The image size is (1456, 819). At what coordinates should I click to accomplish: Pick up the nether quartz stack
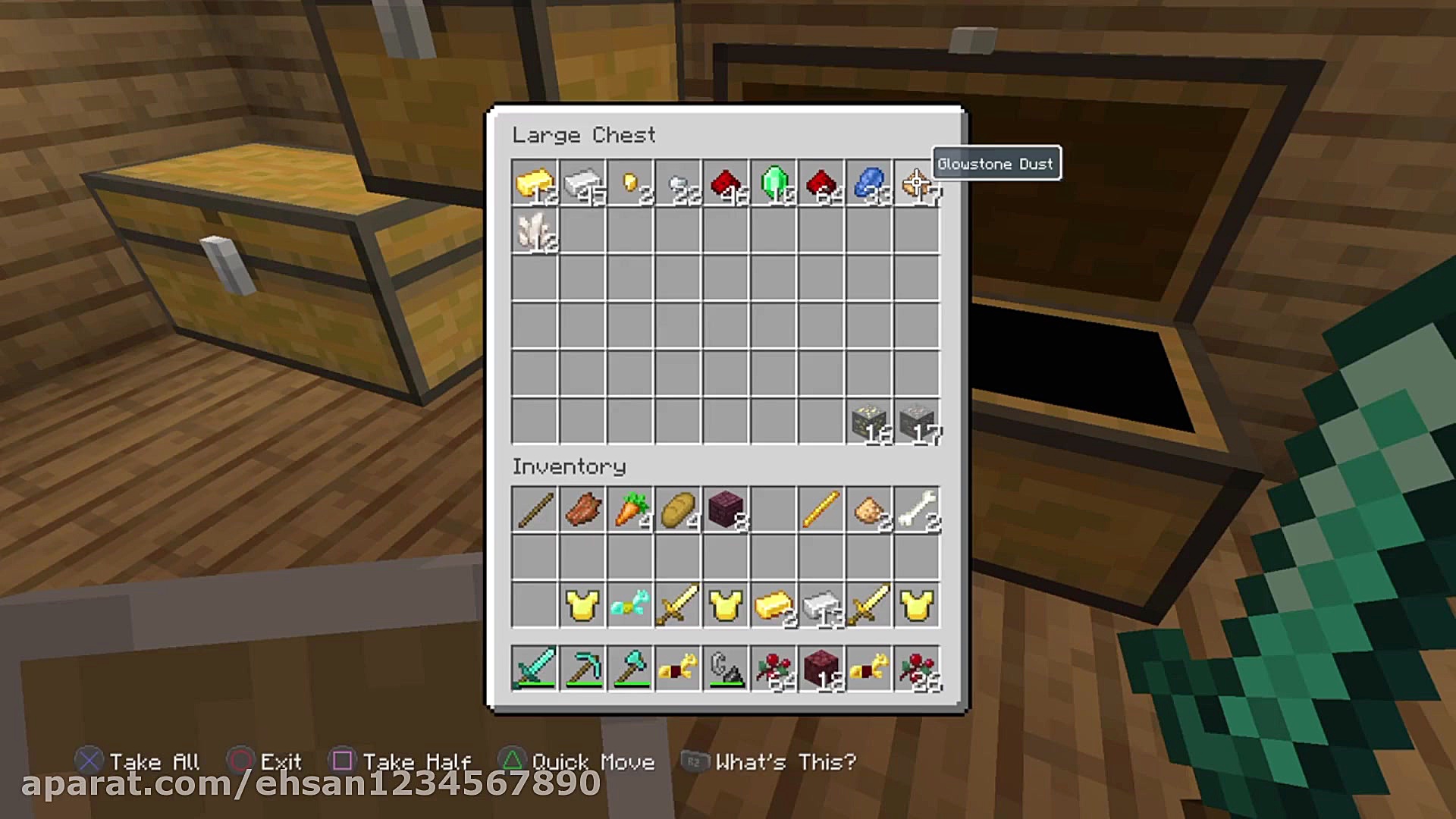click(x=535, y=231)
